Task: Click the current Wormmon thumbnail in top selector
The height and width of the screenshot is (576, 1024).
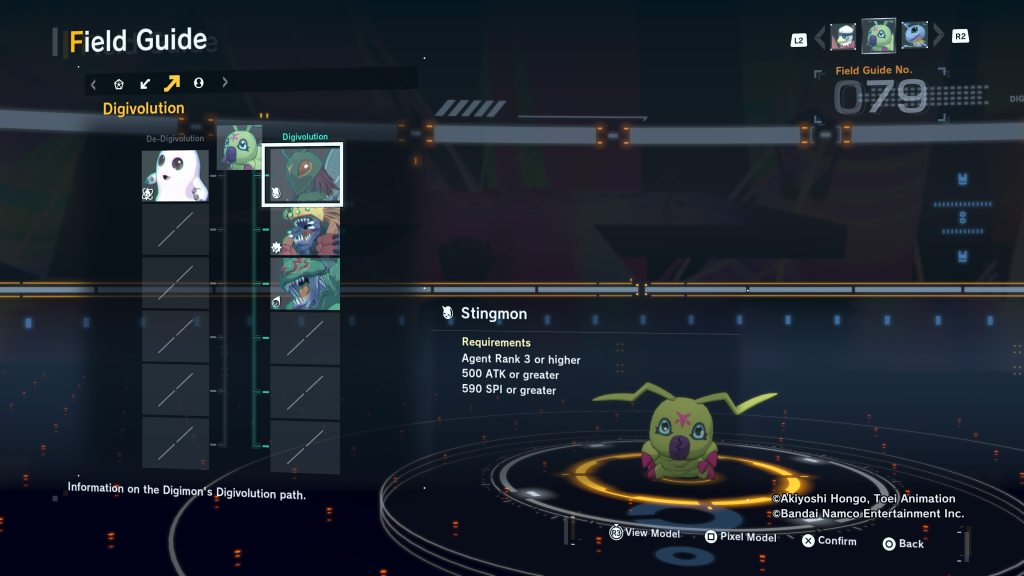Action: point(879,36)
